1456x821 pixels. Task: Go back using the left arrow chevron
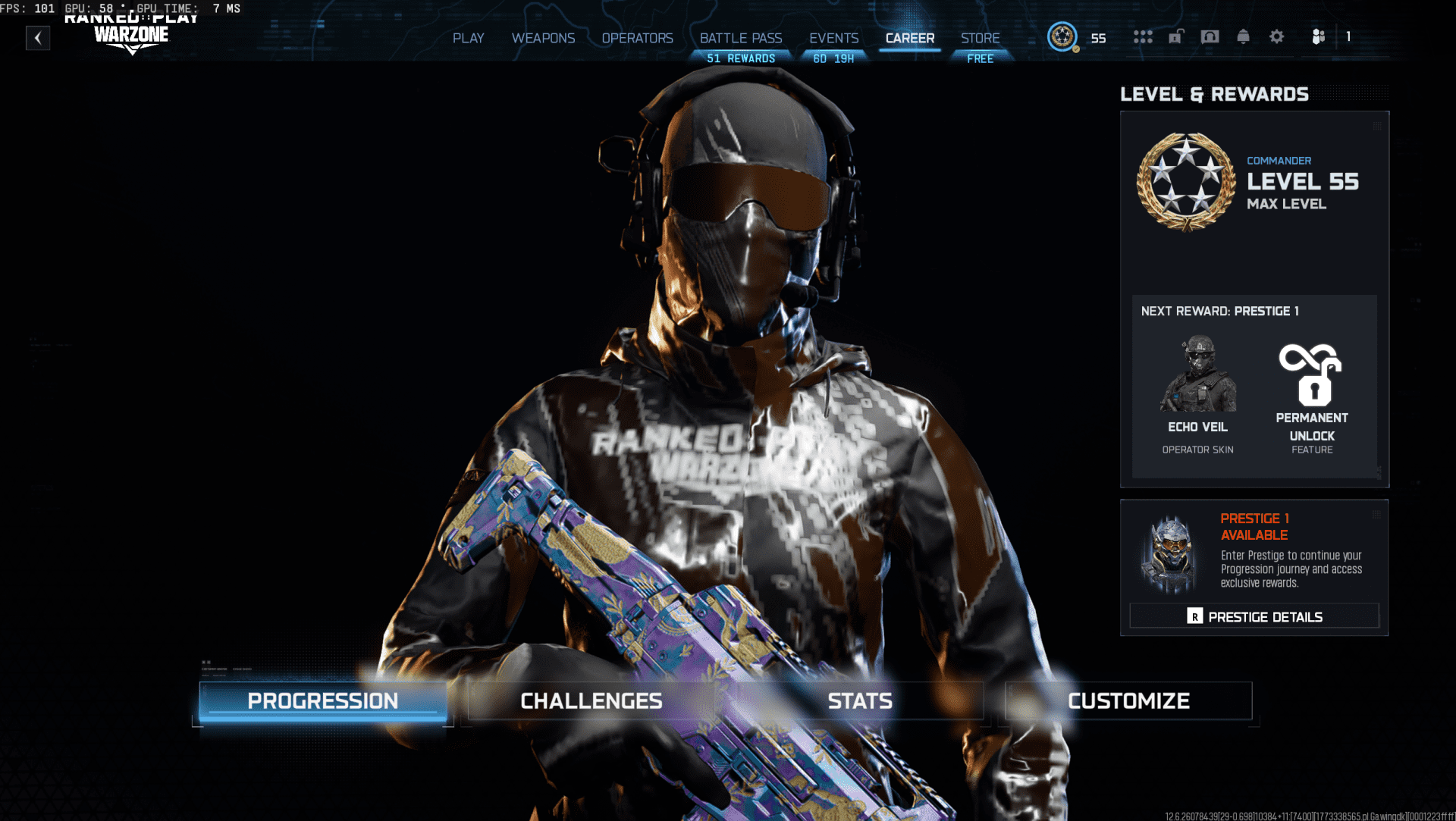pos(38,38)
